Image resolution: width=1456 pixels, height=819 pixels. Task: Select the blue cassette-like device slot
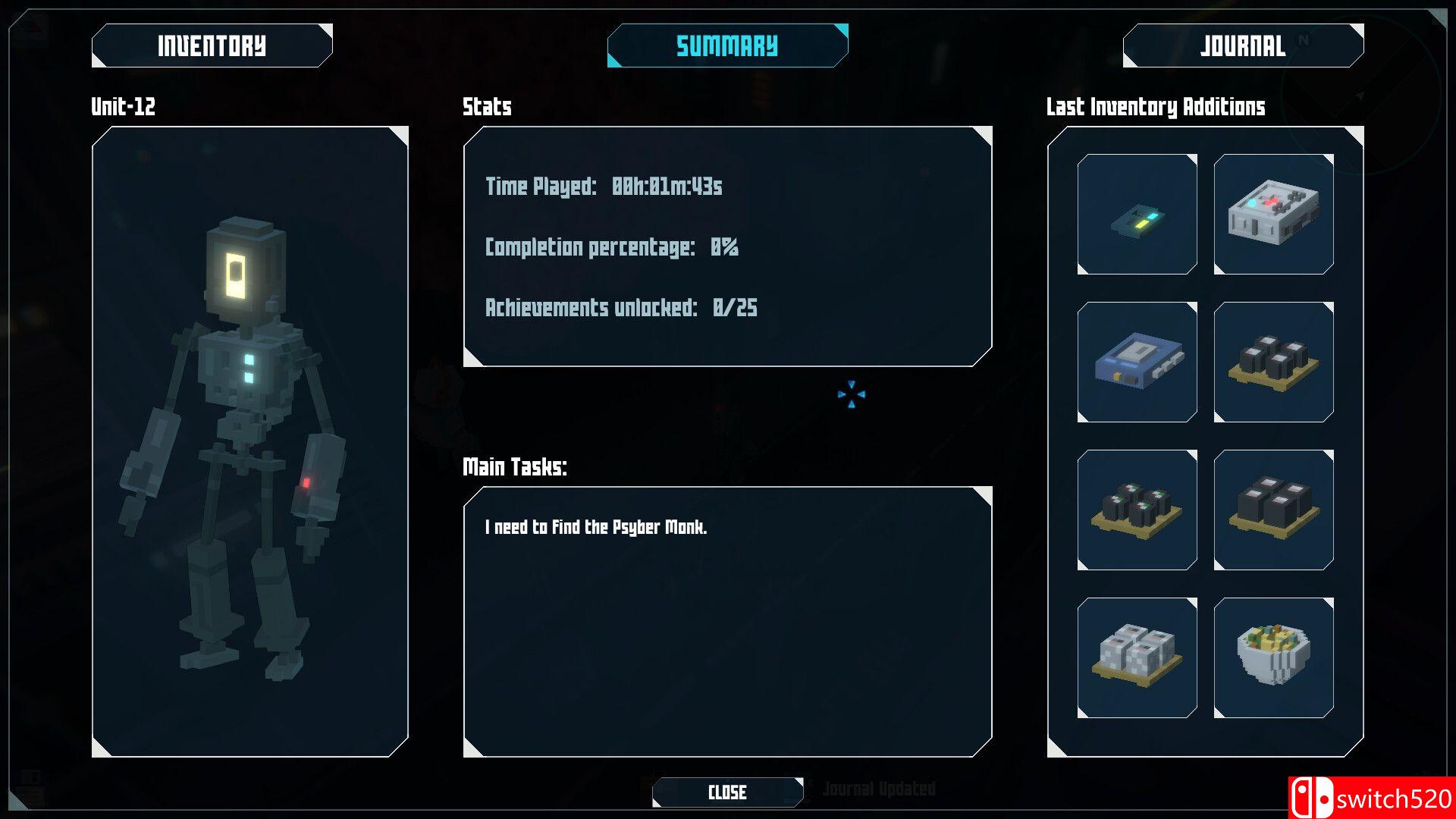(1137, 362)
